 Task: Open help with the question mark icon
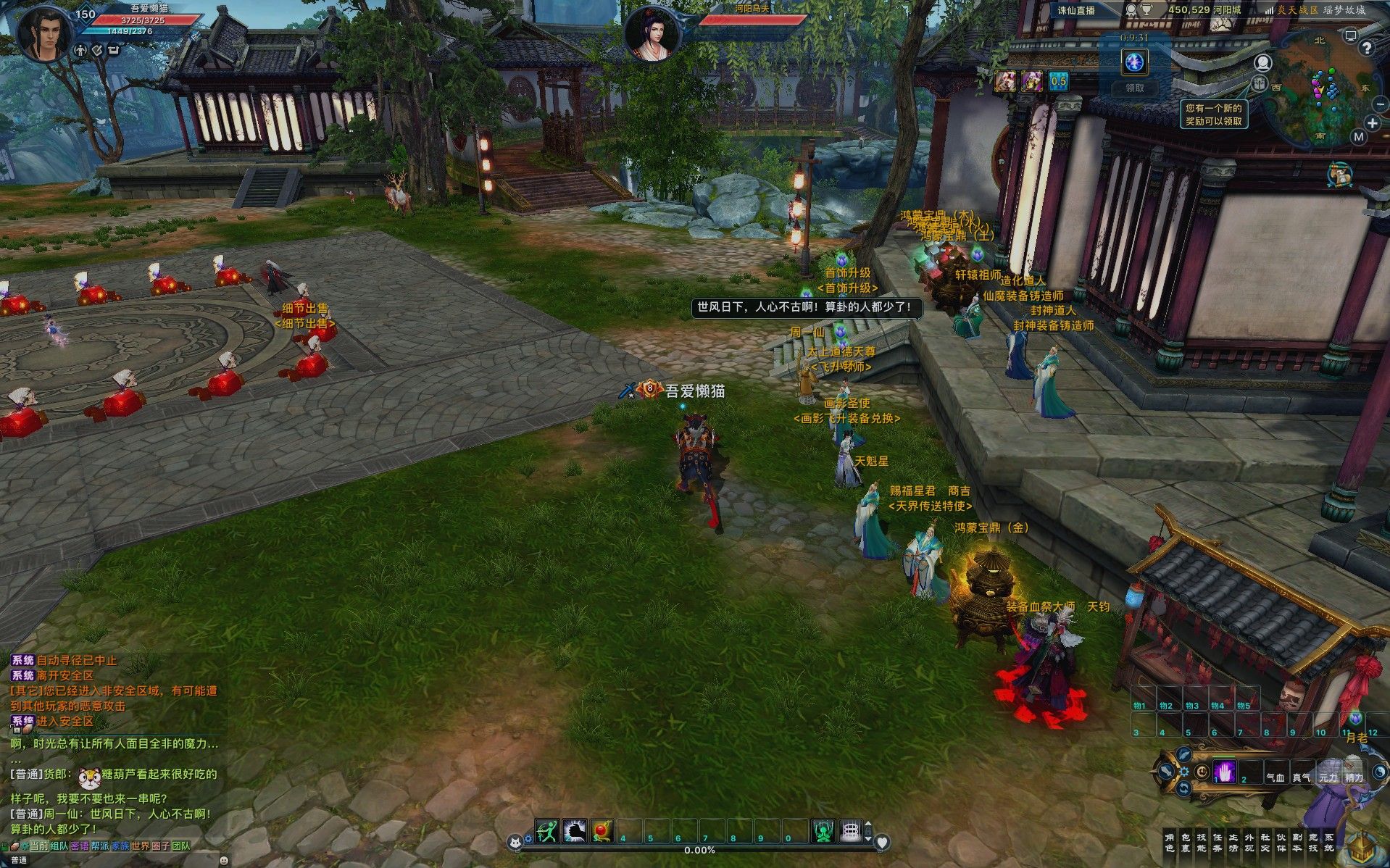pos(1366,48)
